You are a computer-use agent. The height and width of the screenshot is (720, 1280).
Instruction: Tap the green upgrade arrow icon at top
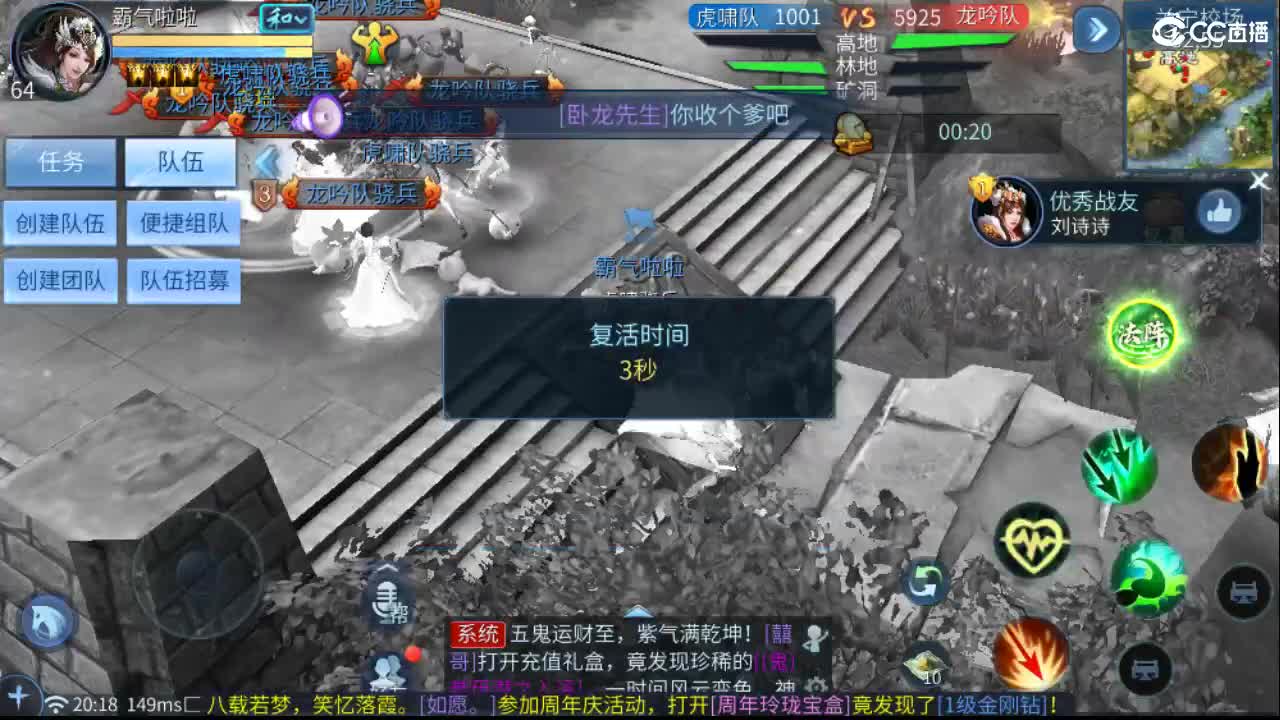point(375,42)
